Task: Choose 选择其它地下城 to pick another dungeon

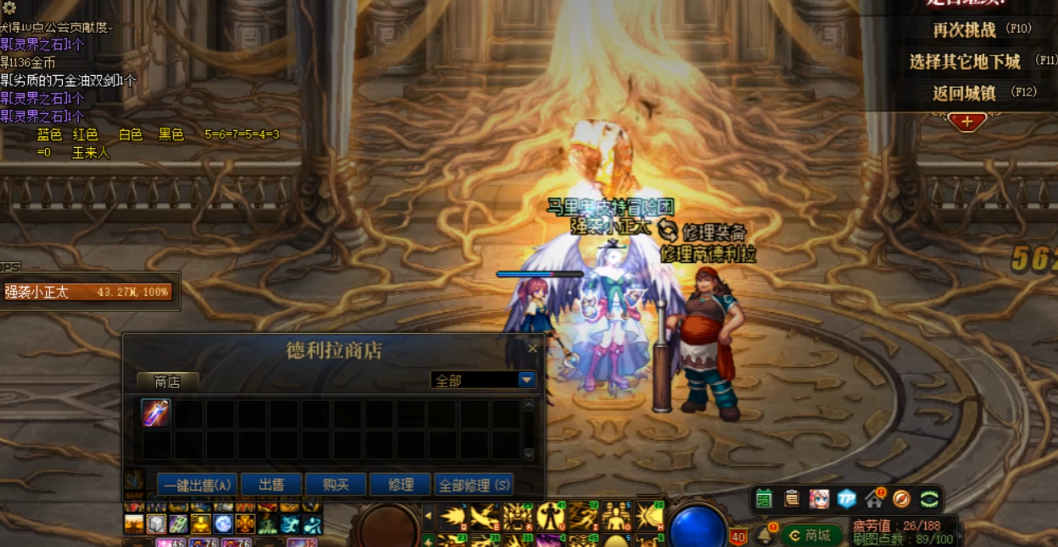Action: [965, 61]
